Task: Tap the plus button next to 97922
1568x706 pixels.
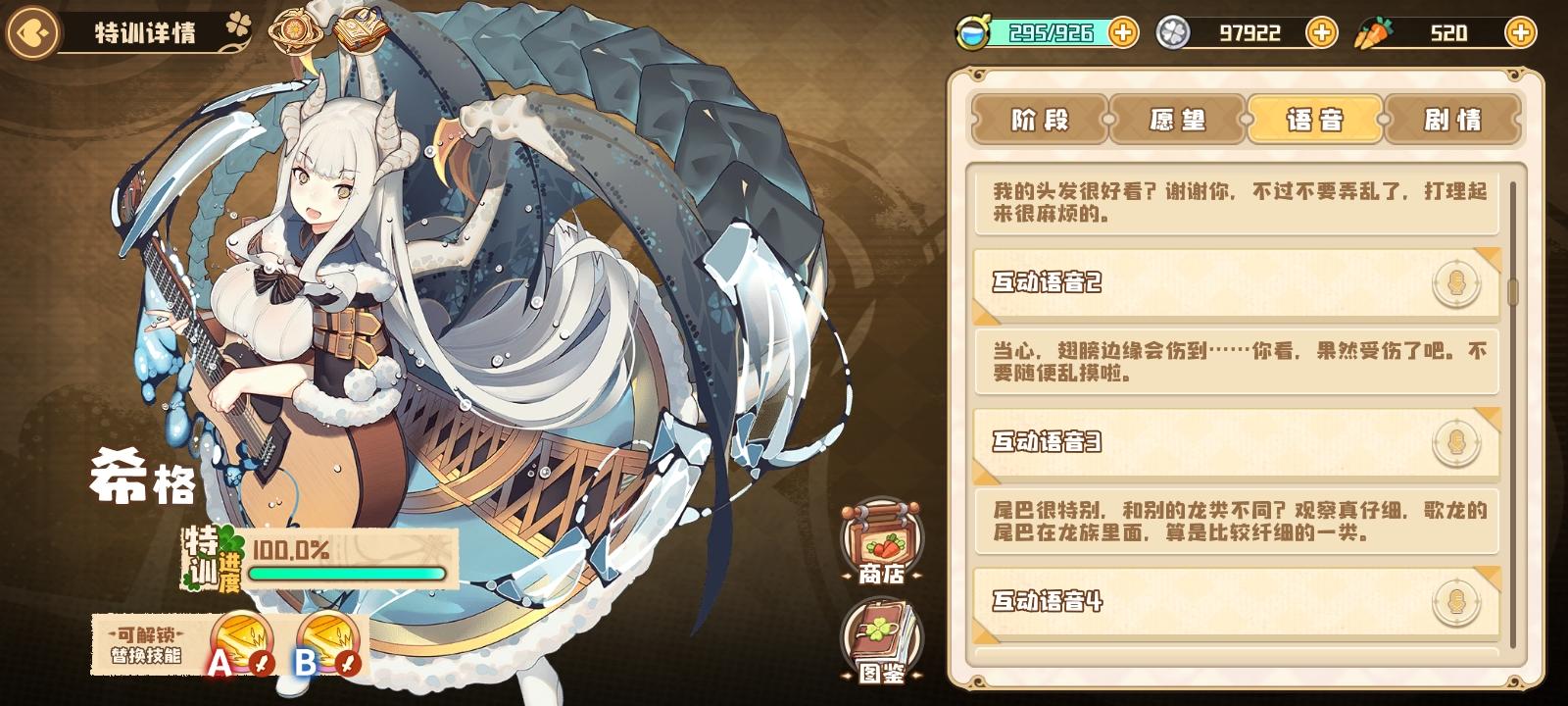Action: (1323, 31)
